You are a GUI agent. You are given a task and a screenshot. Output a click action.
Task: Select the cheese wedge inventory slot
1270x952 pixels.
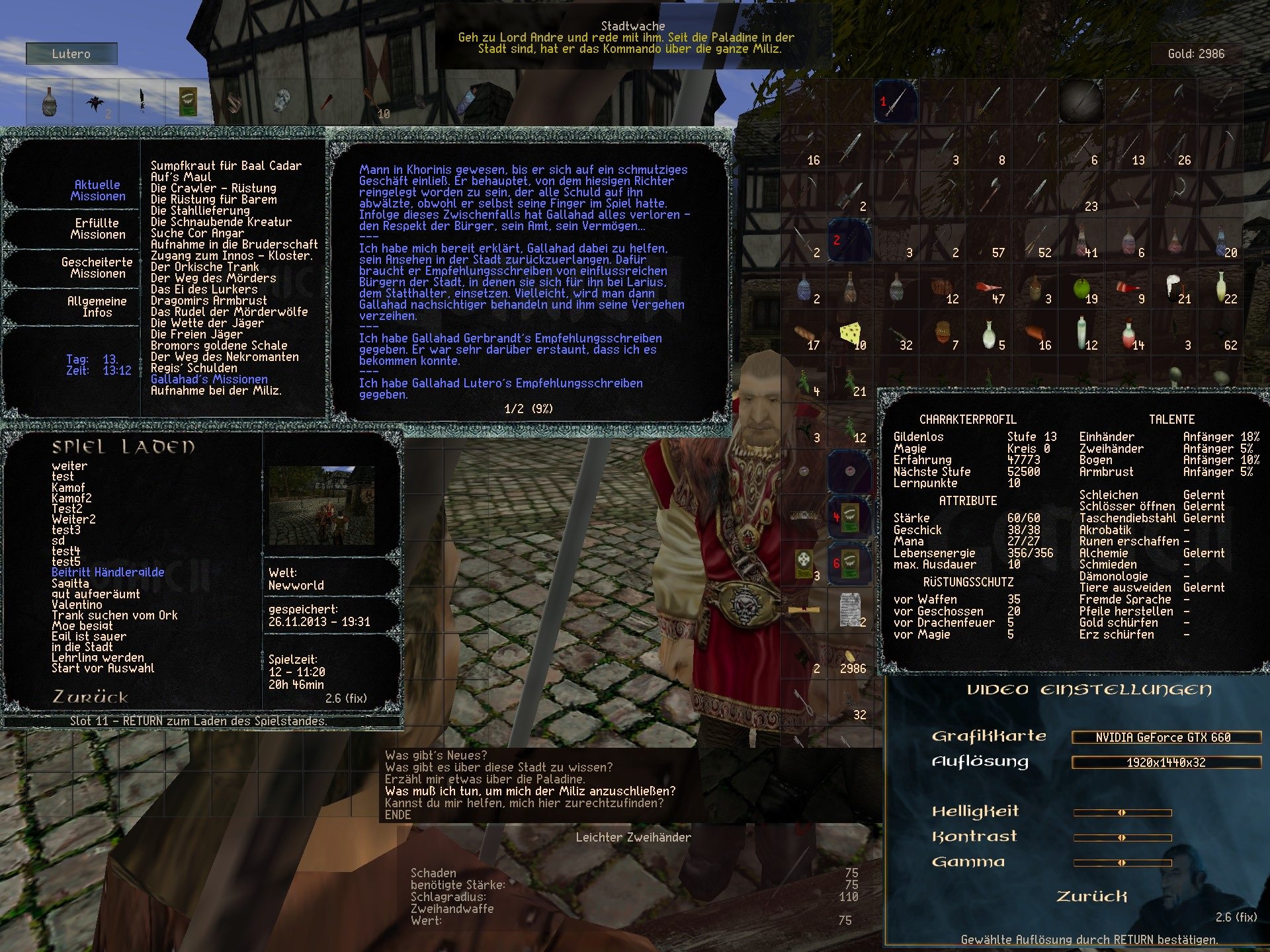pos(850,335)
